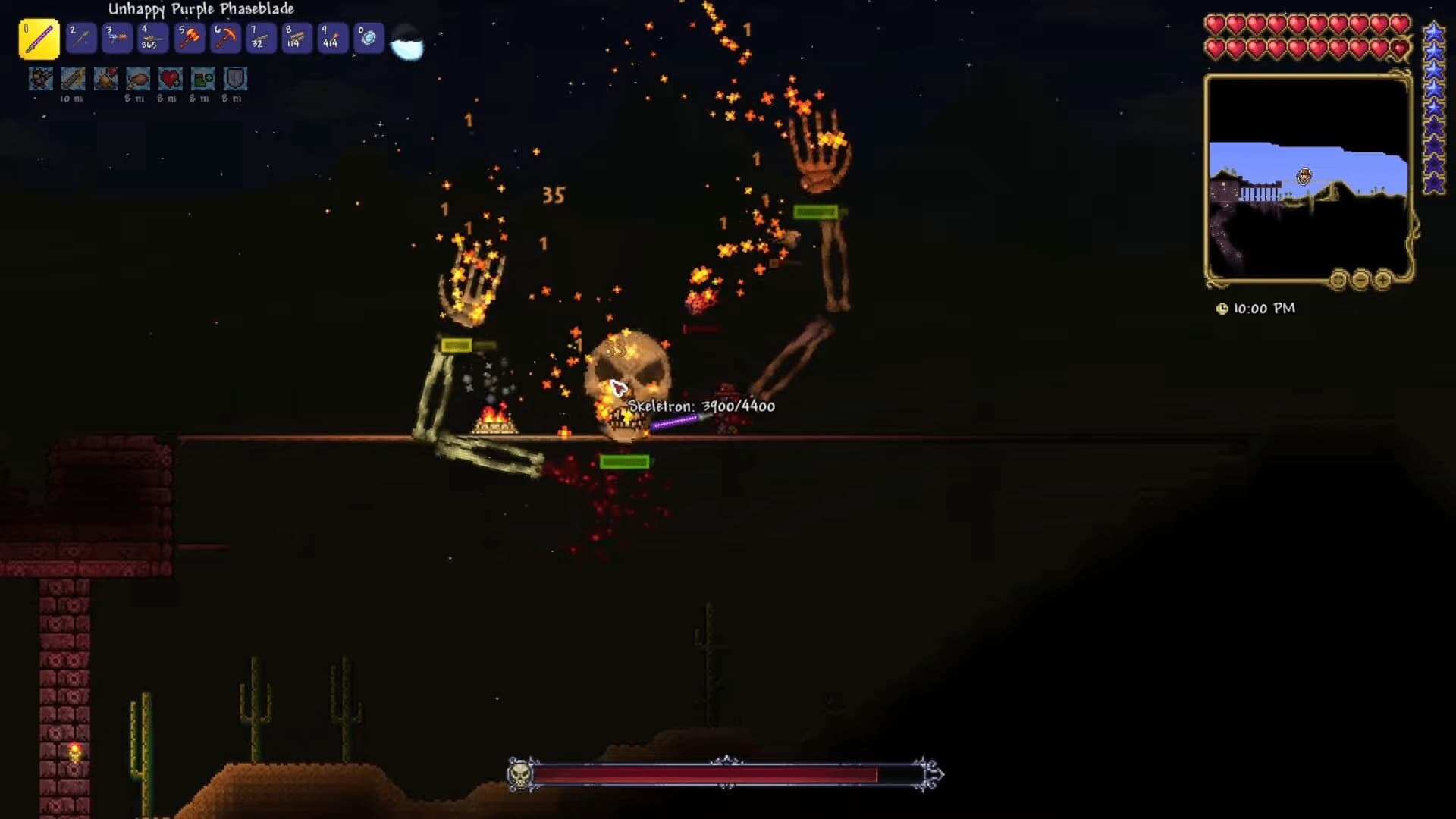1456x819 pixels.
Task: Select the spear in hotbar slot 2
Action: pyautogui.click(x=81, y=38)
